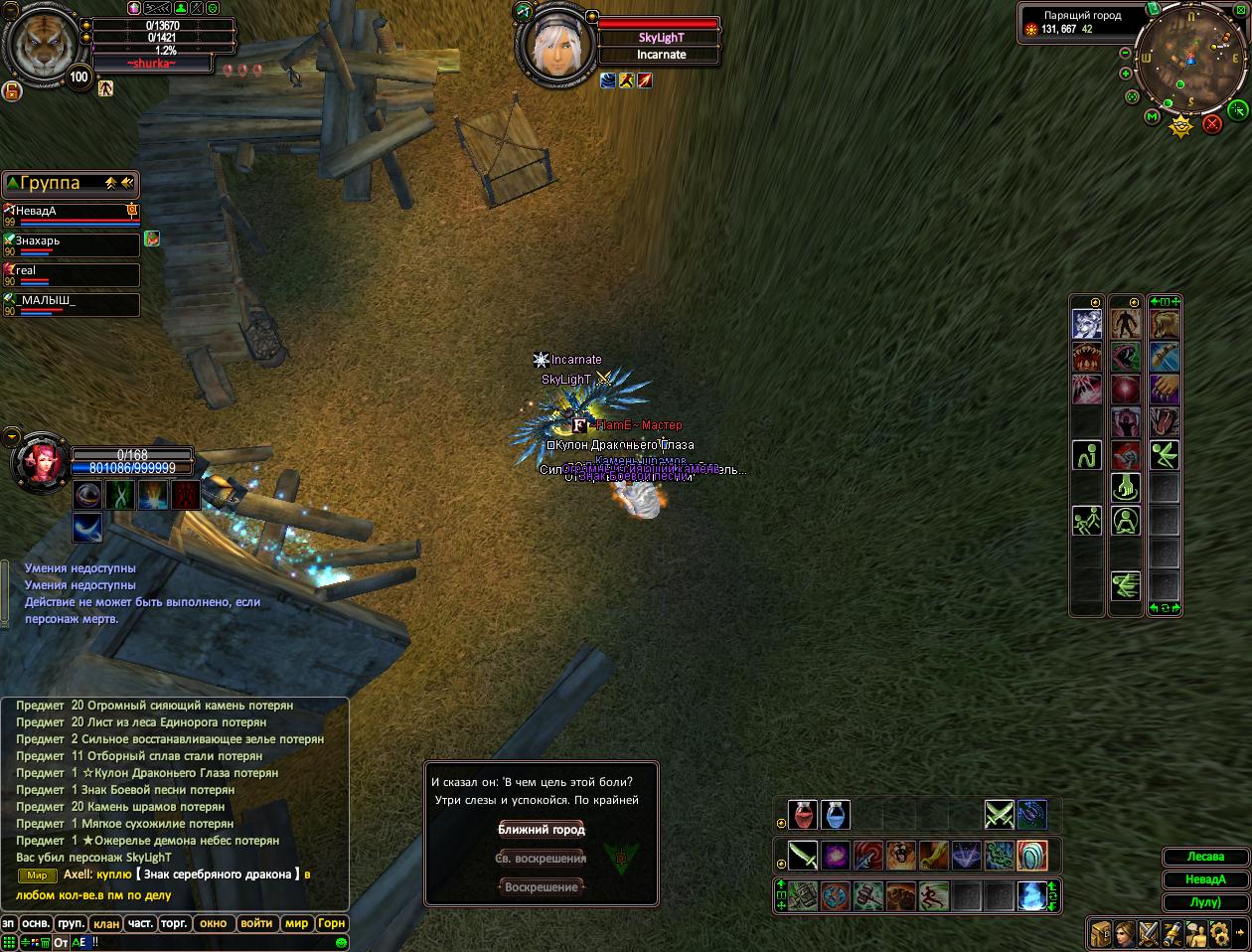1252x952 pixels.
Task: Activate the crossed swords hotbar skill
Action: coord(999,815)
